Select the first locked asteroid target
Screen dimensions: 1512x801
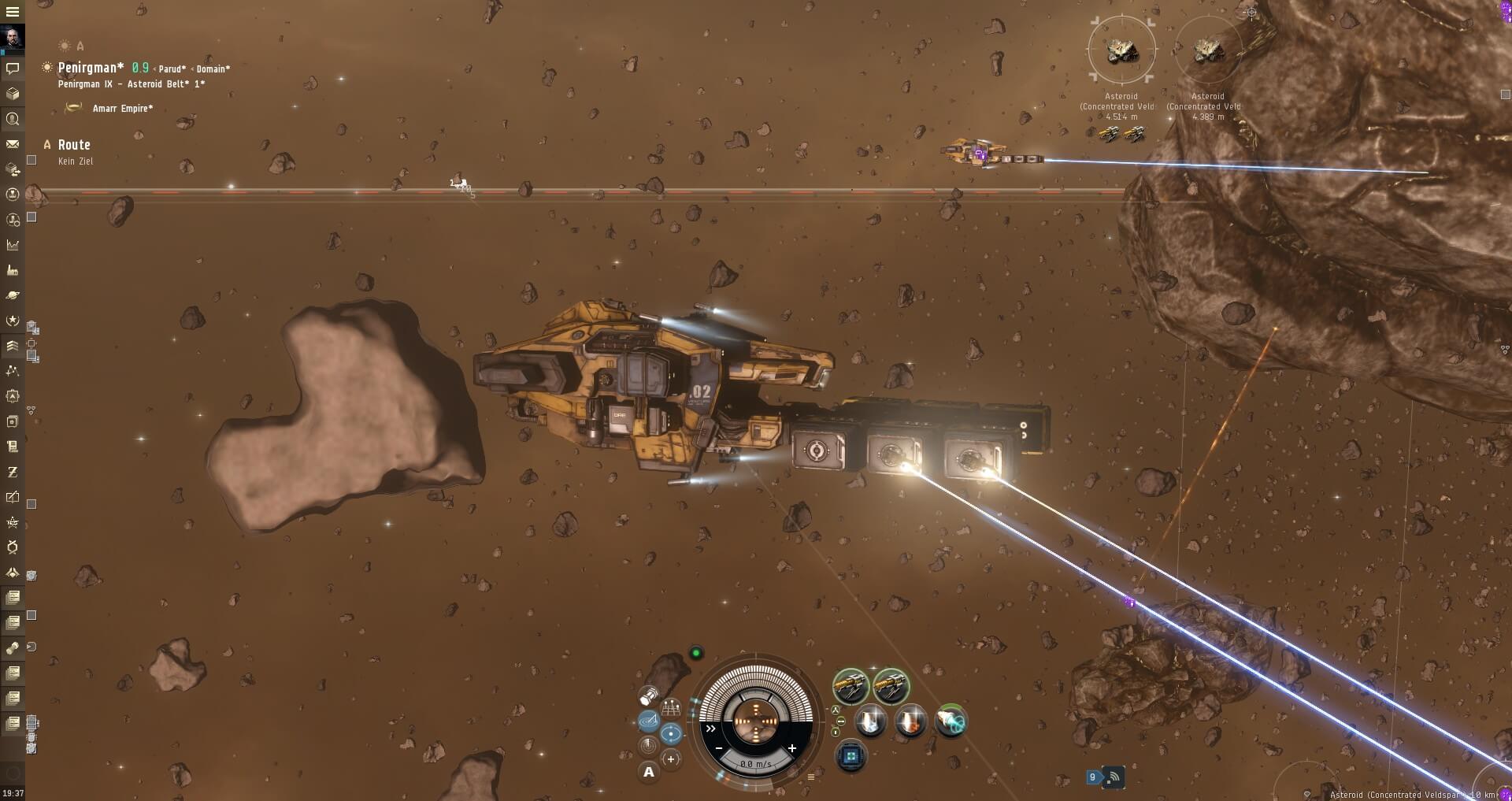pos(1121,50)
